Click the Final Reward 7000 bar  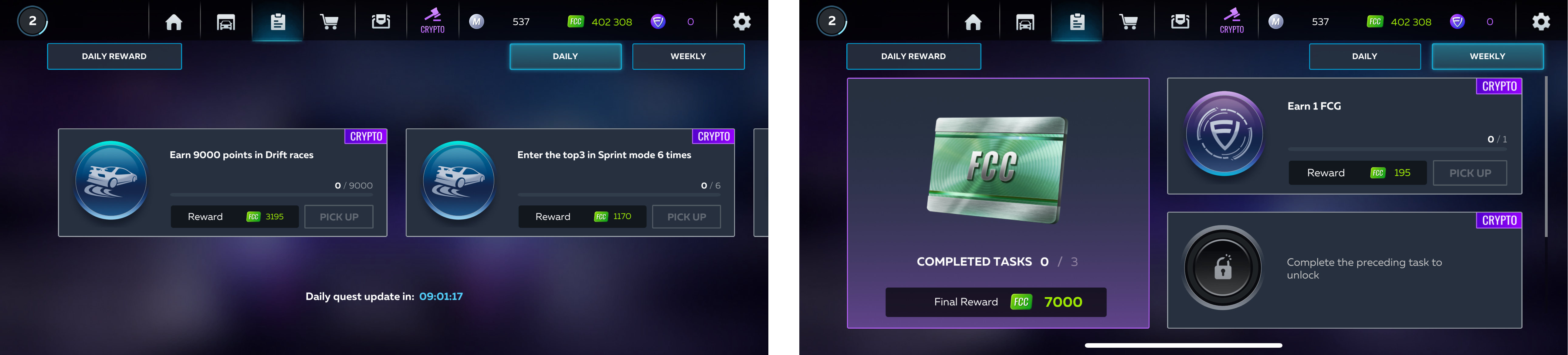click(995, 302)
